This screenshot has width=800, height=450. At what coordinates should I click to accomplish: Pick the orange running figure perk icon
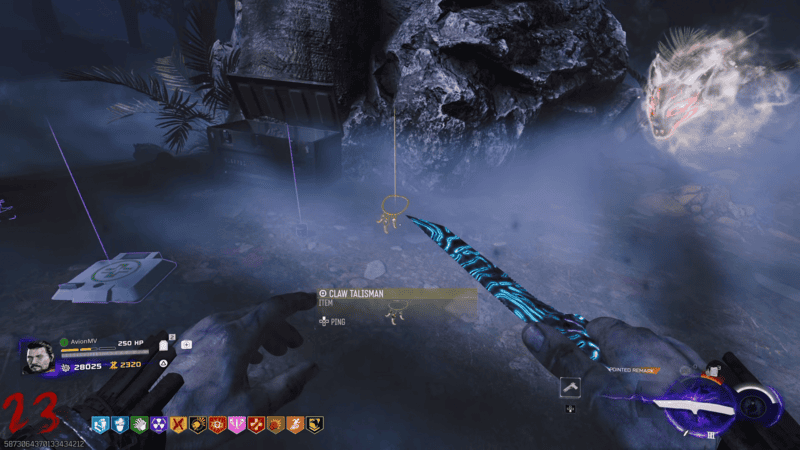click(295, 425)
